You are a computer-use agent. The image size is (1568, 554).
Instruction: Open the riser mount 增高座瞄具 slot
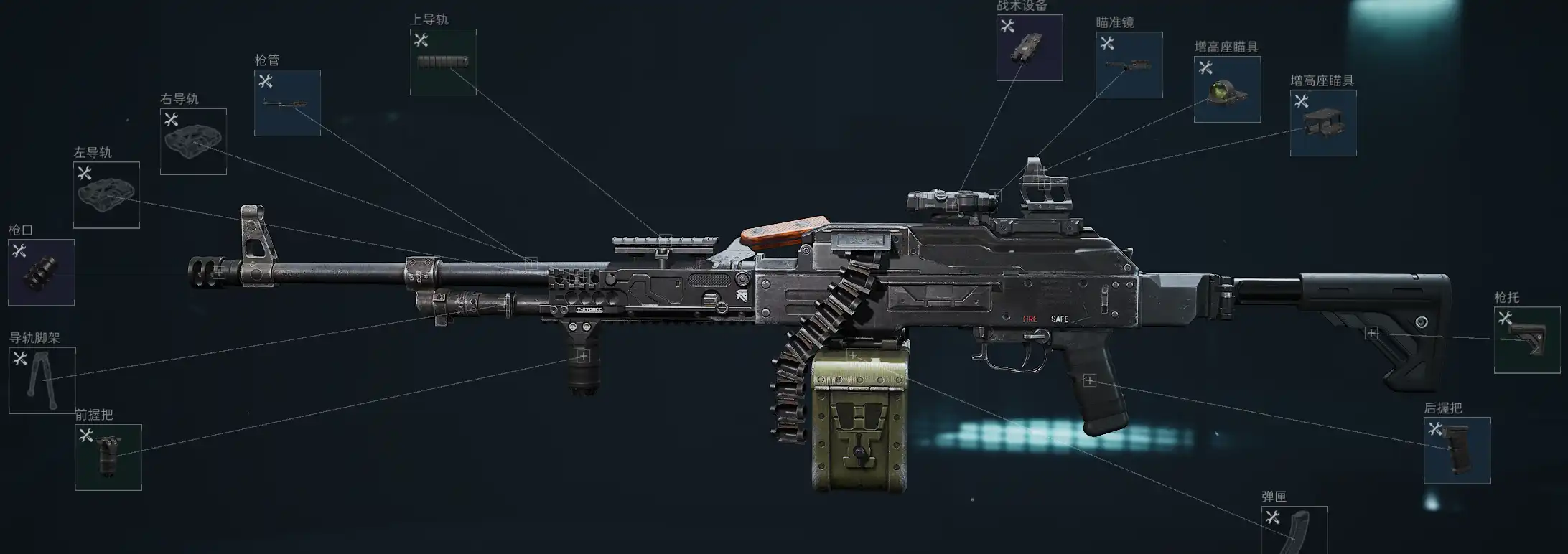[x=1323, y=123]
